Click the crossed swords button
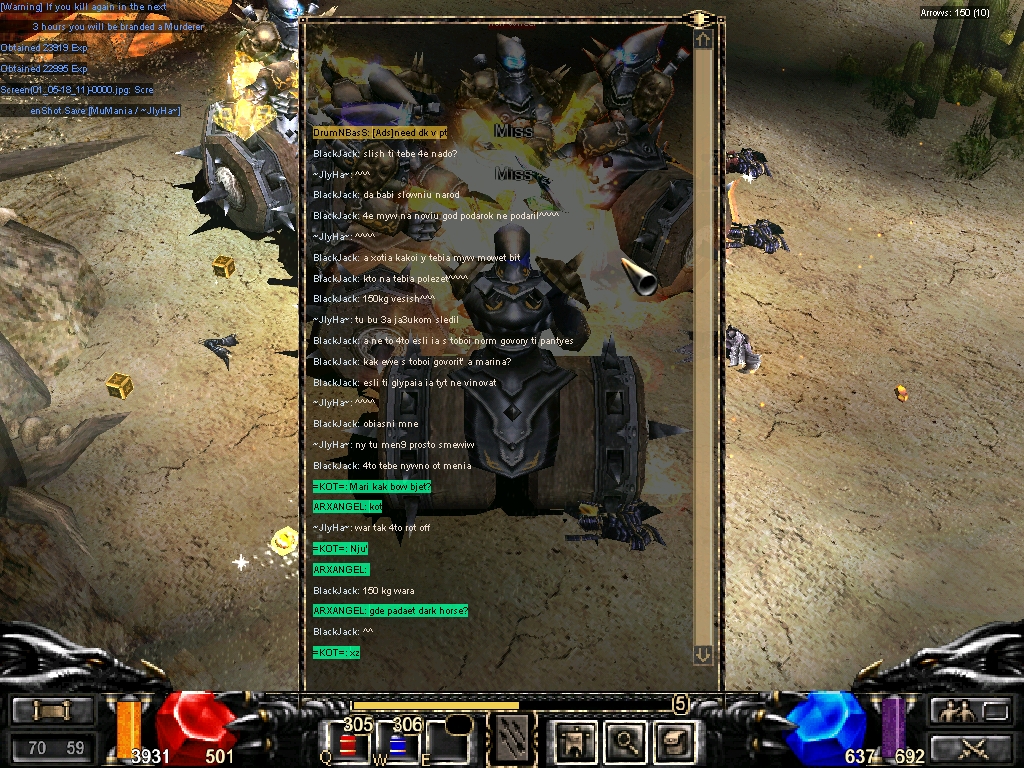 970,747
